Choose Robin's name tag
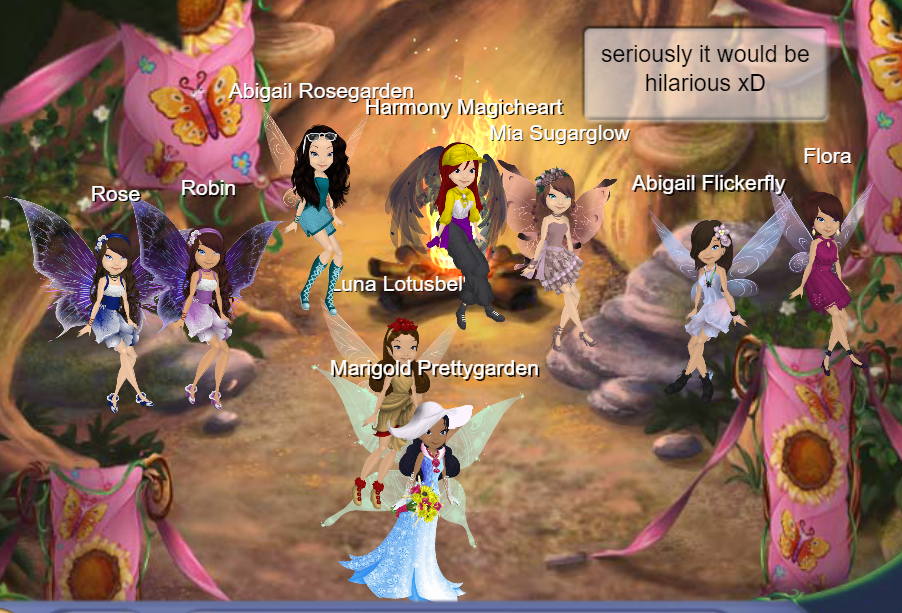The width and height of the screenshot is (902, 613). (x=208, y=188)
